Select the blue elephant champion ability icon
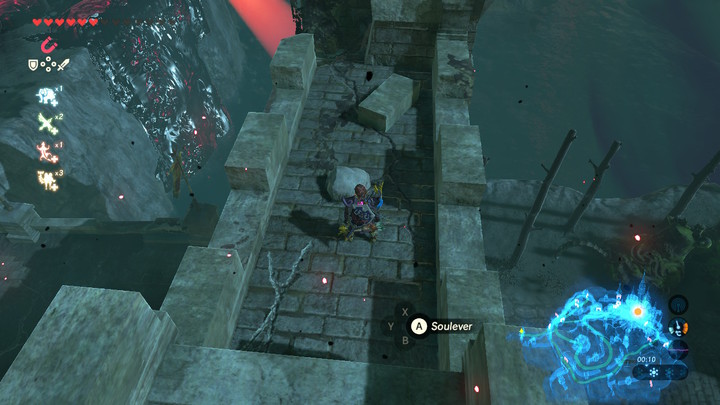Image resolution: width=720 pixels, height=405 pixels. click(x=46, y=96)
